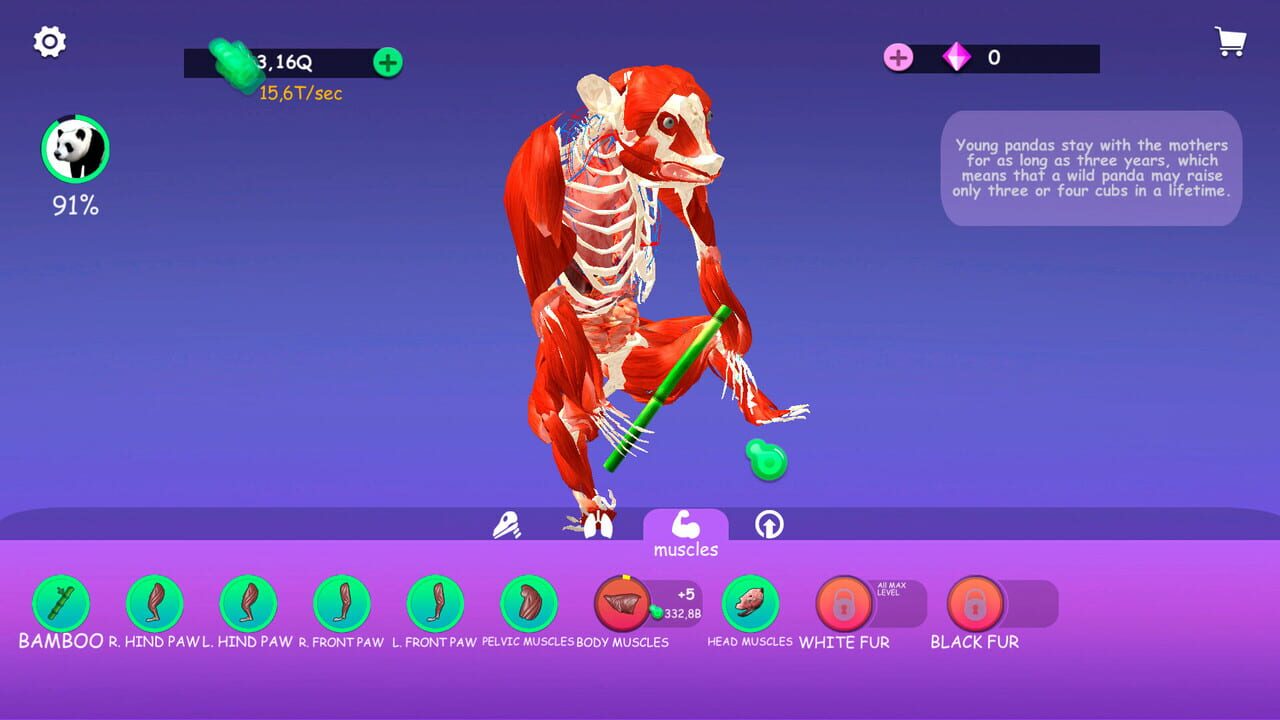Click the skeleton bone tab icon
The height and width of the screenshot is (720, 1280).
coord(508,523)
